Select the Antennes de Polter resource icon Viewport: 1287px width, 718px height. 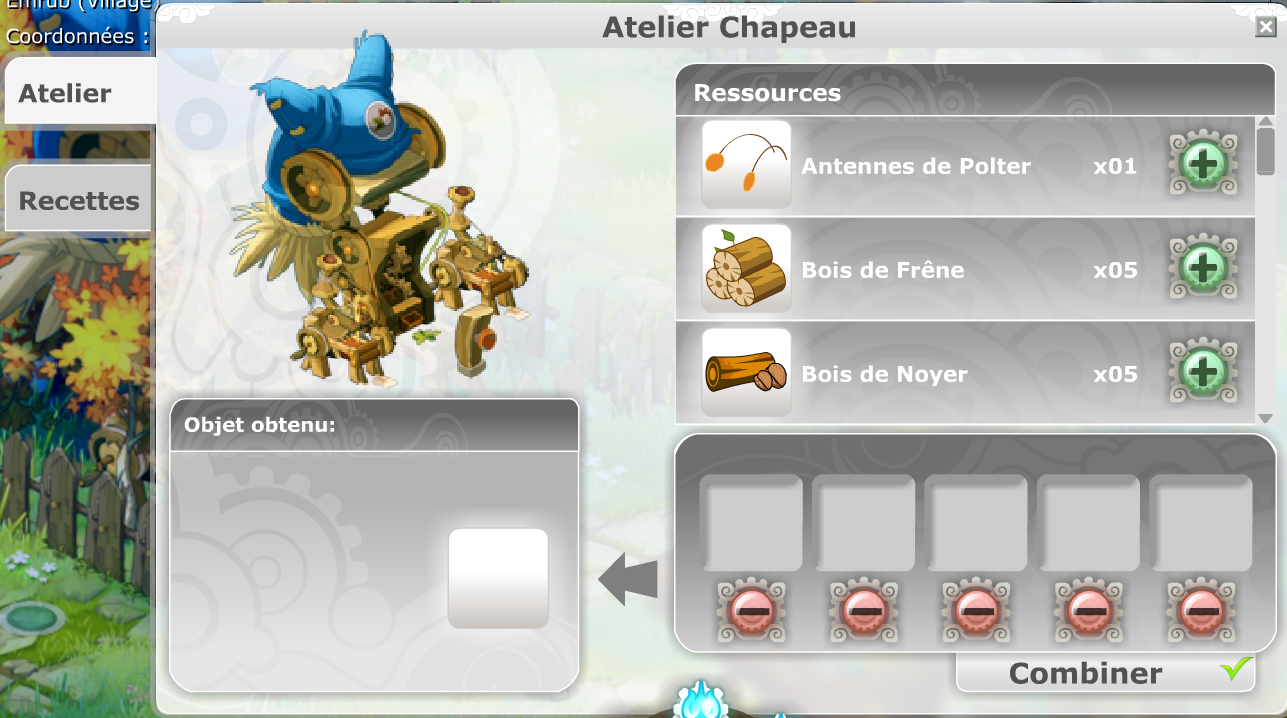point(746,165)
